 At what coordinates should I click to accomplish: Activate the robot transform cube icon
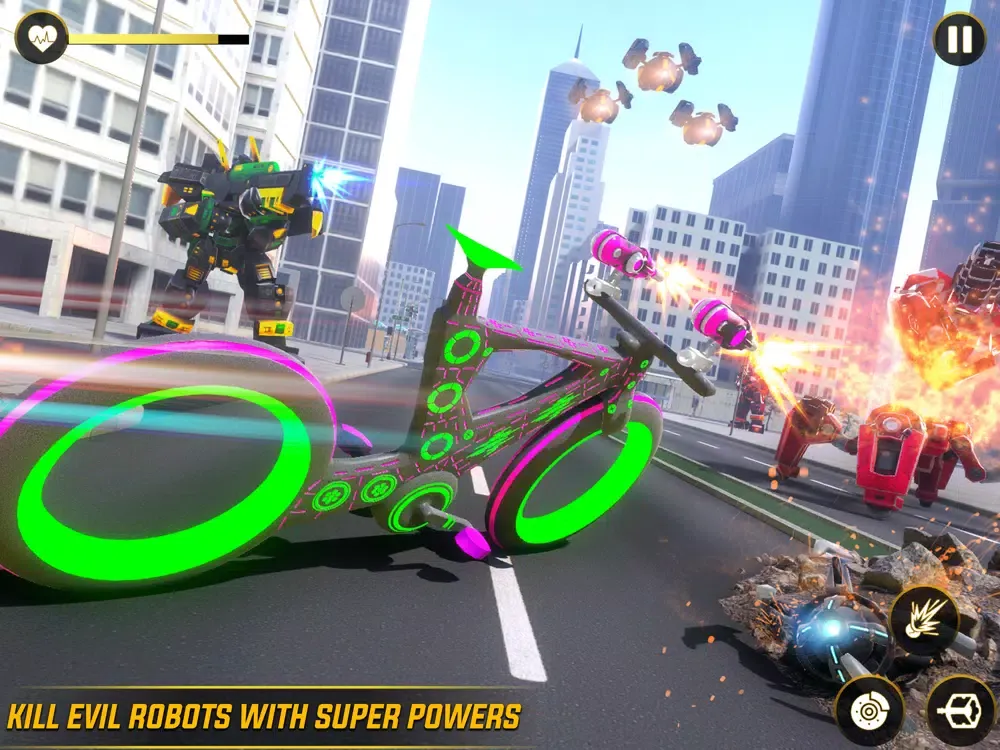[x=961, y=710]
